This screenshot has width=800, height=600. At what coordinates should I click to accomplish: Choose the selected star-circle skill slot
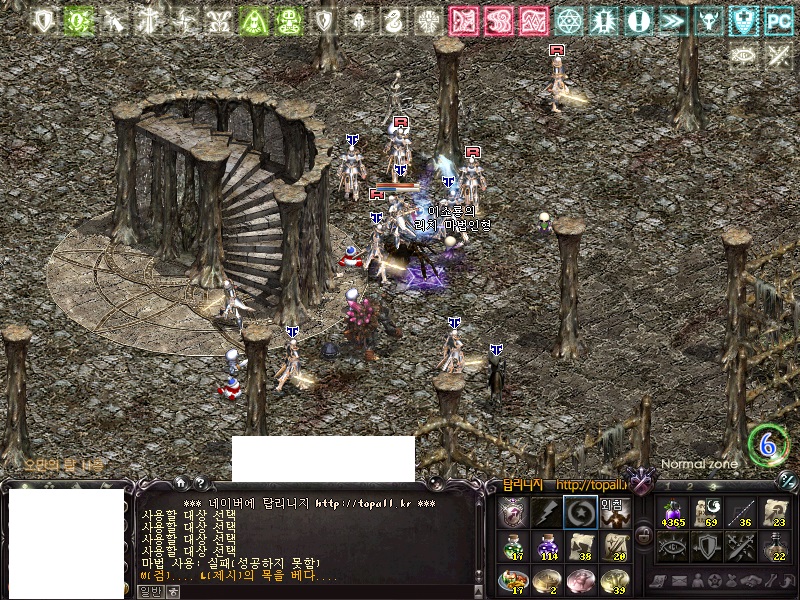click(x=581, y=512)
